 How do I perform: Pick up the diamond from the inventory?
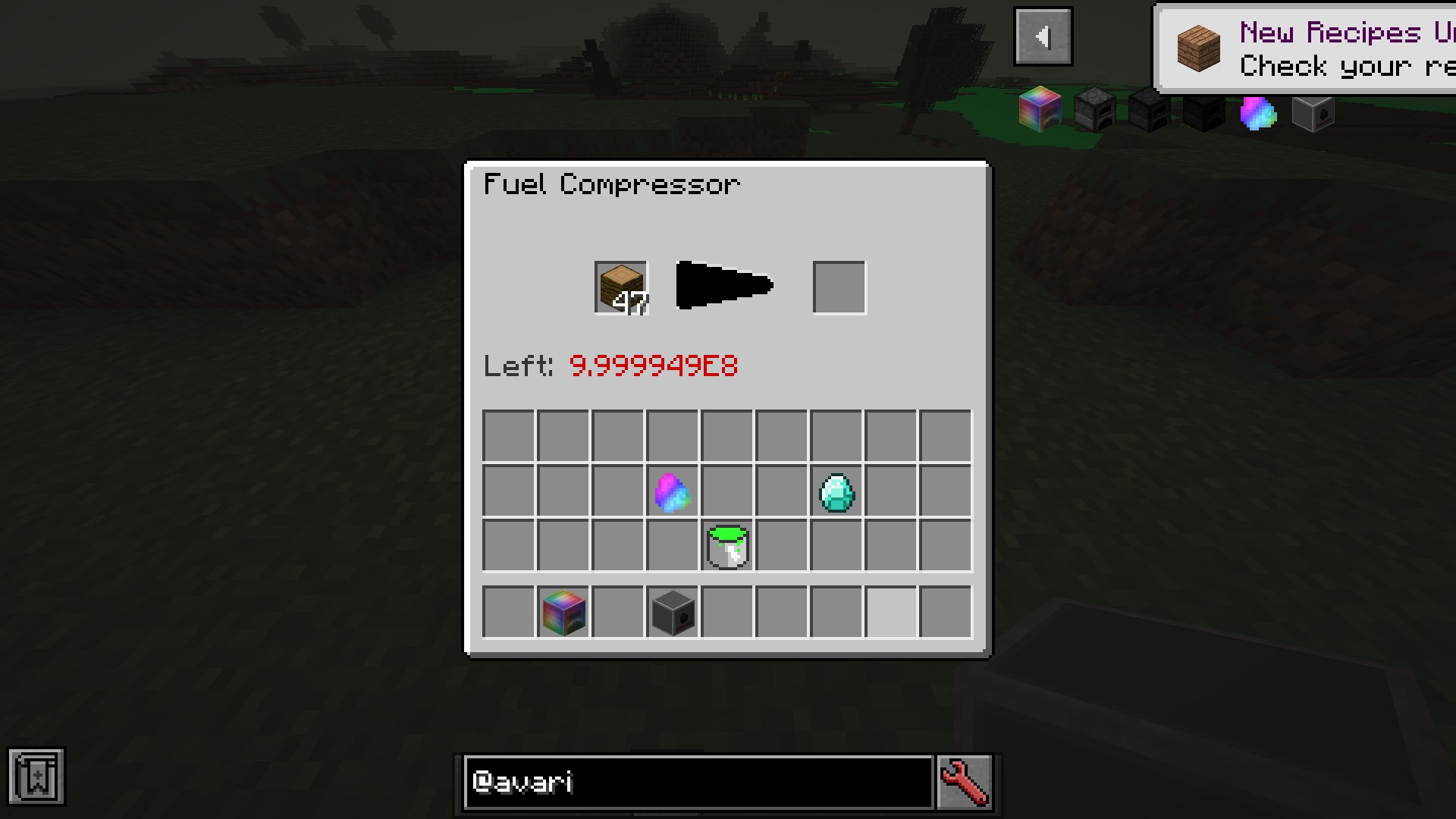[x=836, y=491]
